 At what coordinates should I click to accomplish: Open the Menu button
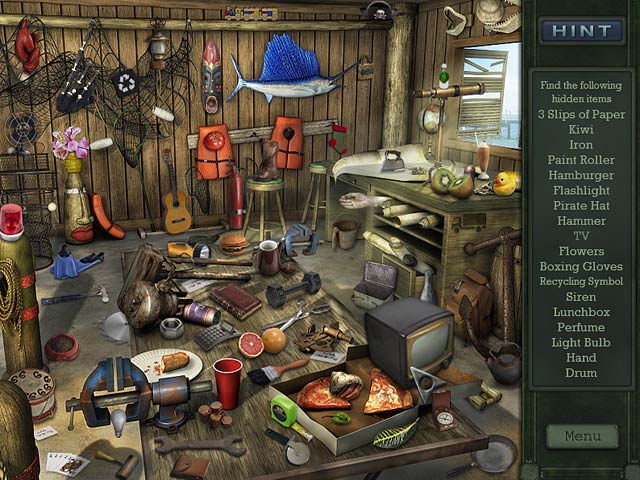tap(582, 436)
